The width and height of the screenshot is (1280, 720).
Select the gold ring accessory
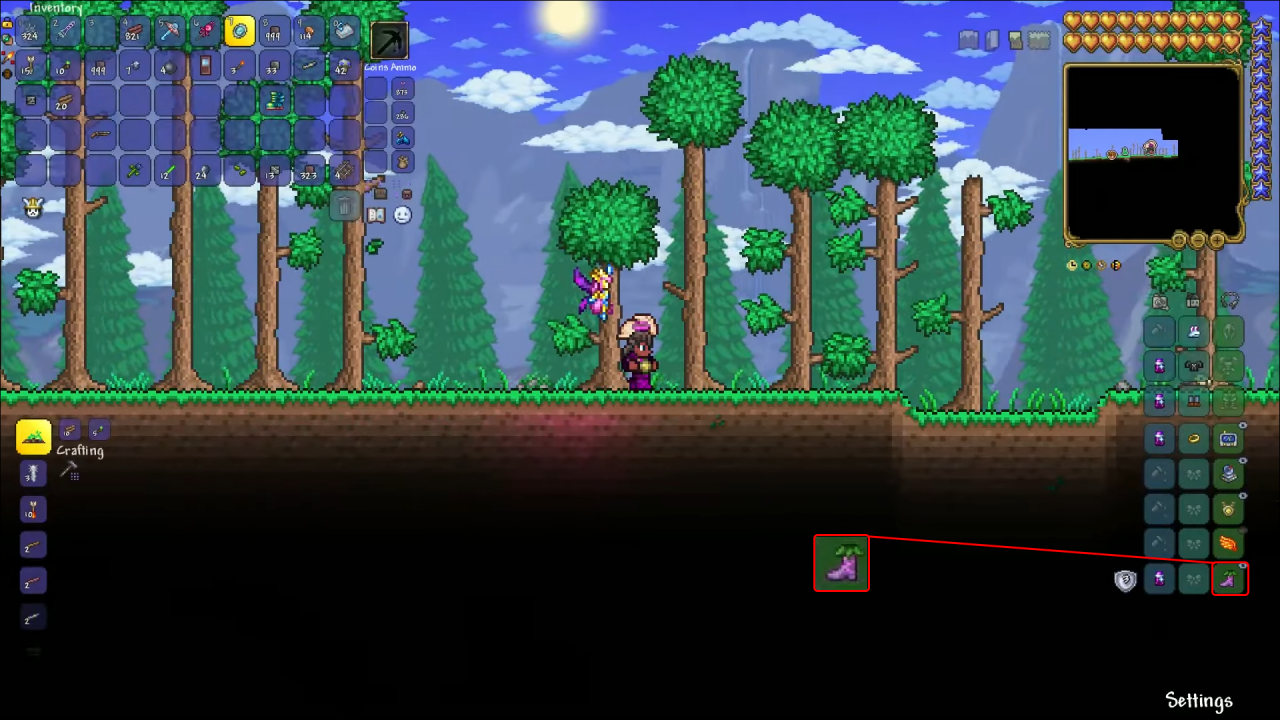[1194, 437]
